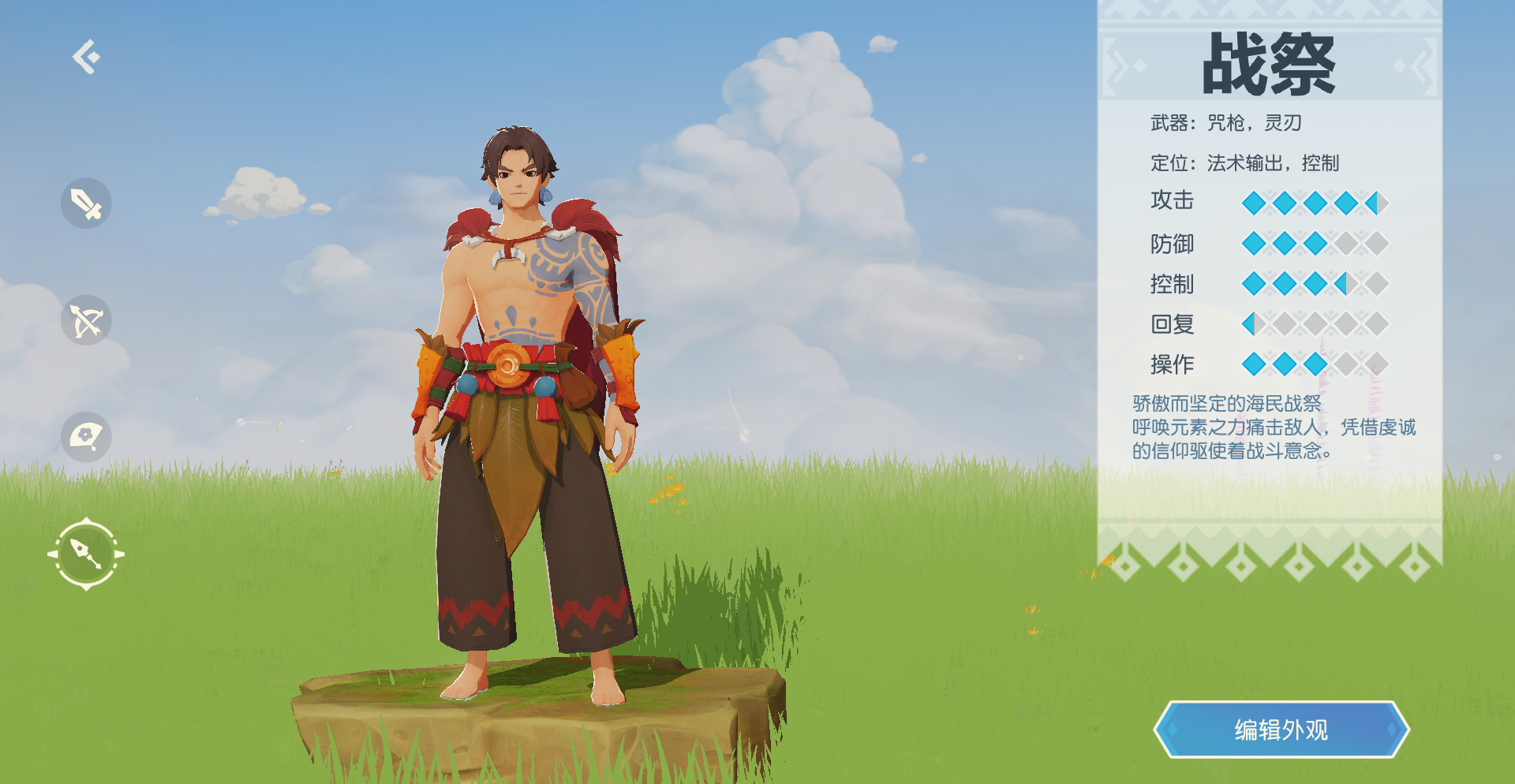The height and width of the screenshot is (784, 1515).
Task: Choose the bow and arrow class icon
Action: pyautogui.click(x=86, y=320)
